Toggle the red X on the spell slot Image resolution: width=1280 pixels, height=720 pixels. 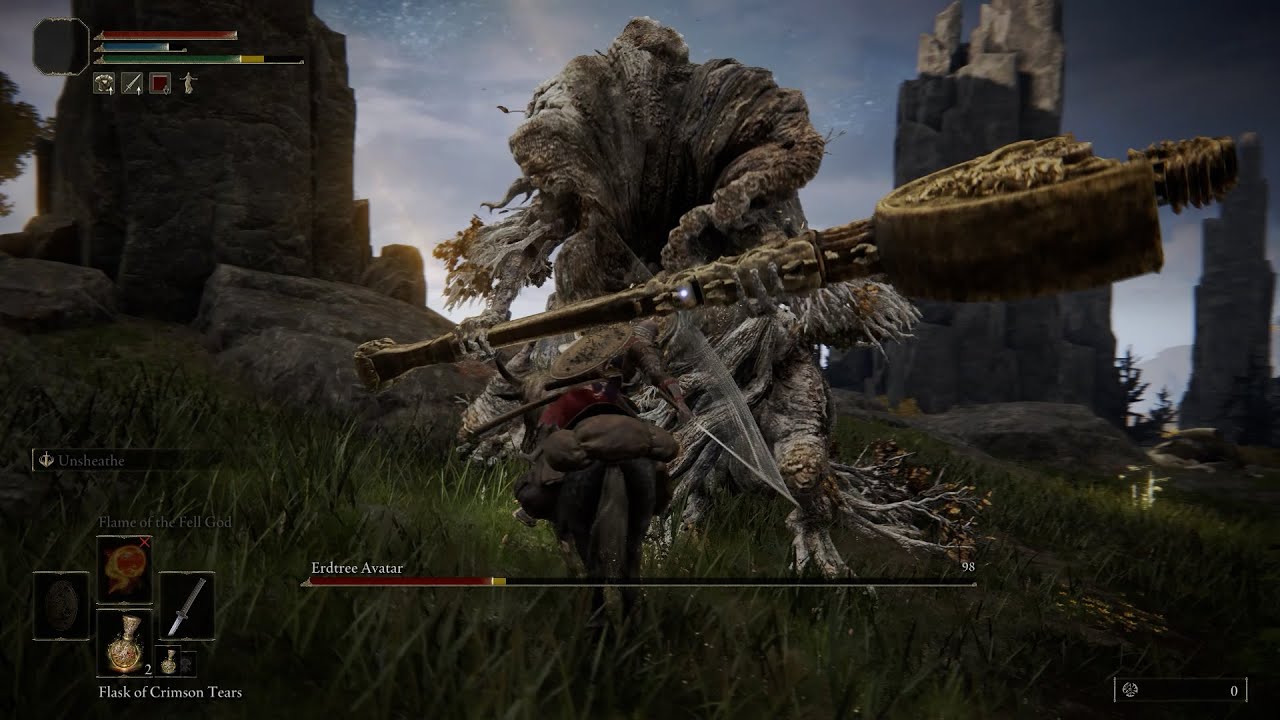[x=146, y=542]
